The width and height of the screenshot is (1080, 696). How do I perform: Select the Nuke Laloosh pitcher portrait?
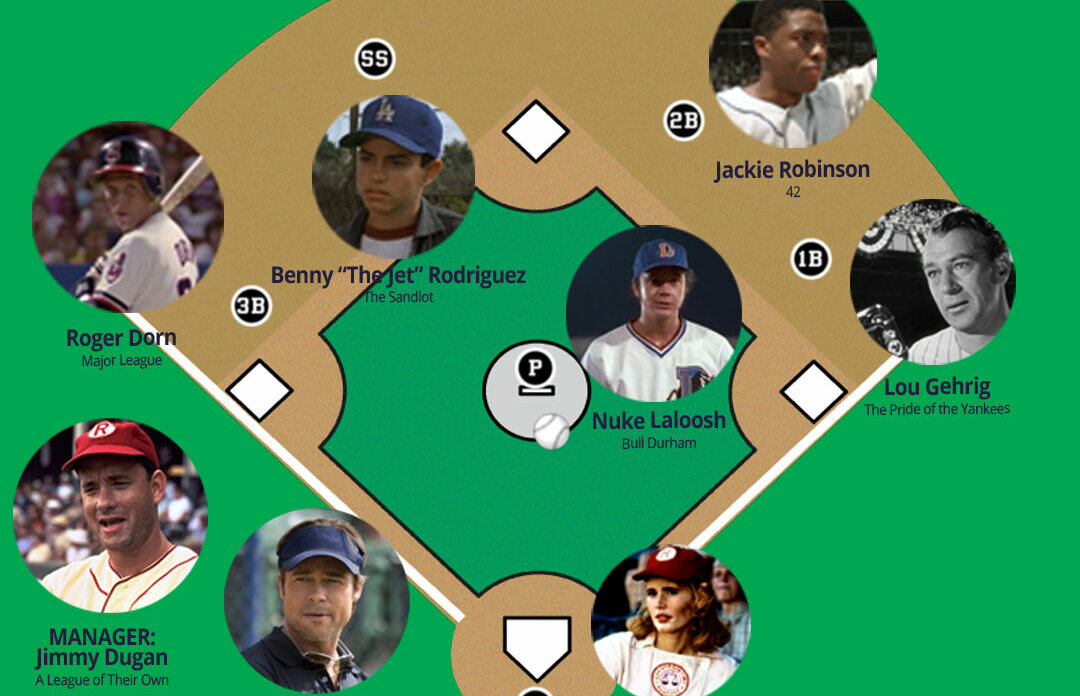[x=654, y=314]
